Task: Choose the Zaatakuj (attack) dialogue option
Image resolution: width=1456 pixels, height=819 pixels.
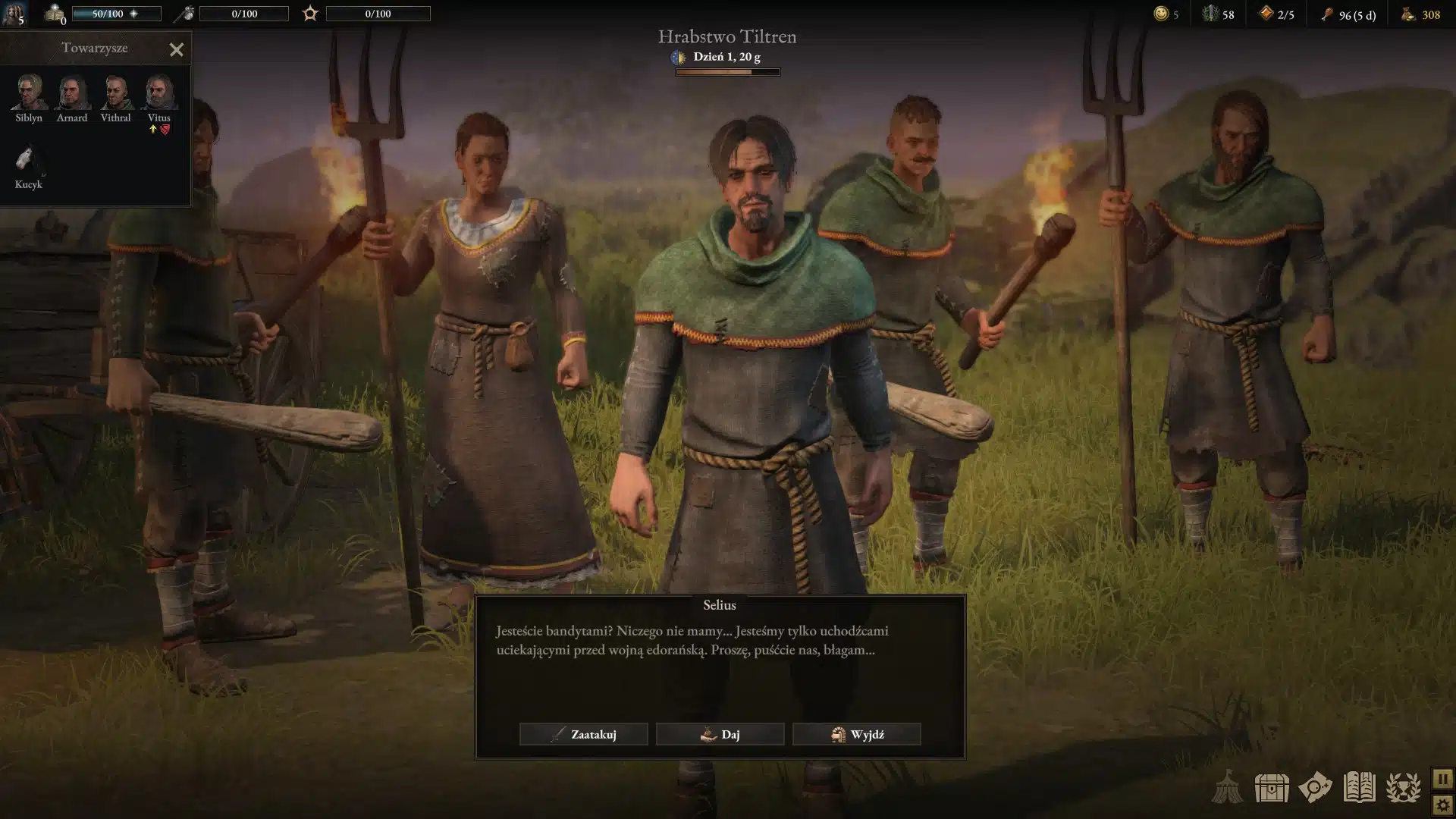Action: (583, 734)
